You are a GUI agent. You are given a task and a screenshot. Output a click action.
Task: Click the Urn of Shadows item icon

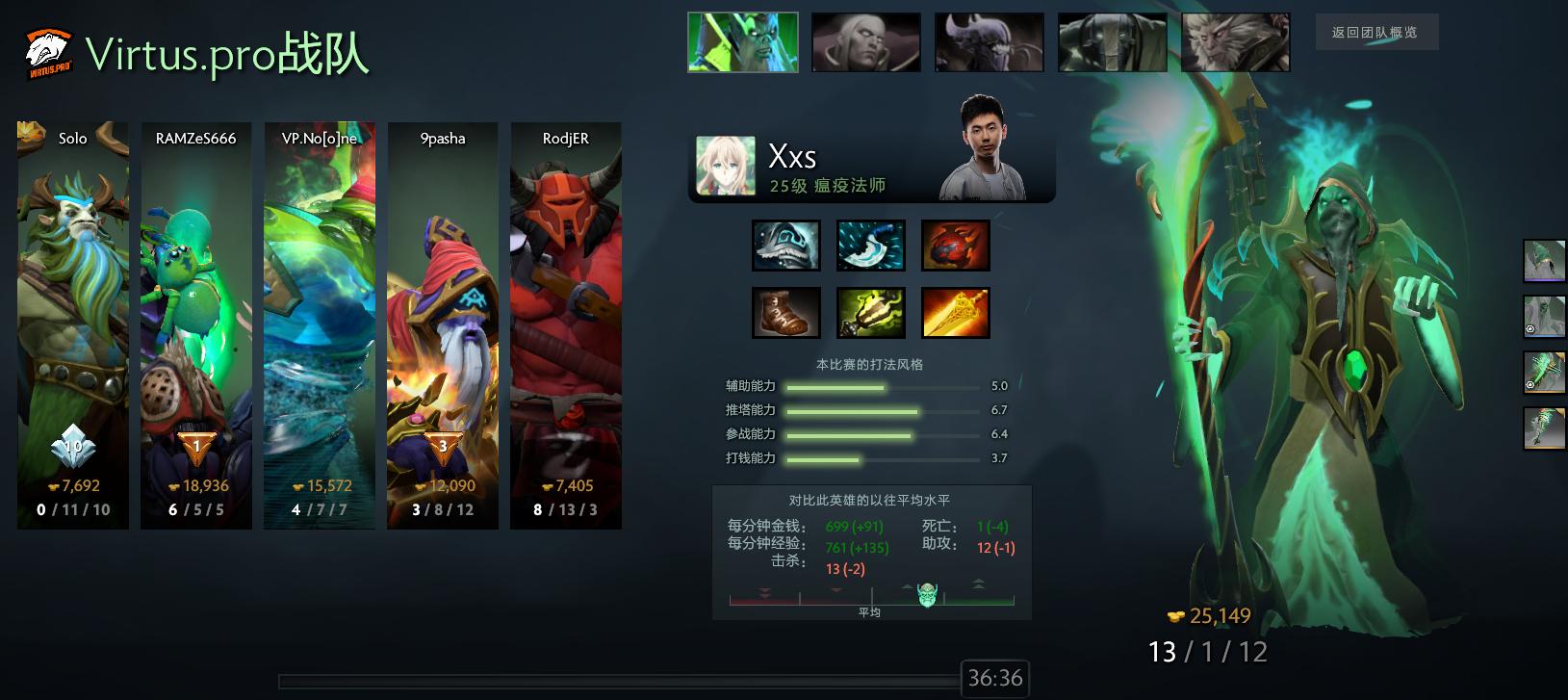pos(870,313)
